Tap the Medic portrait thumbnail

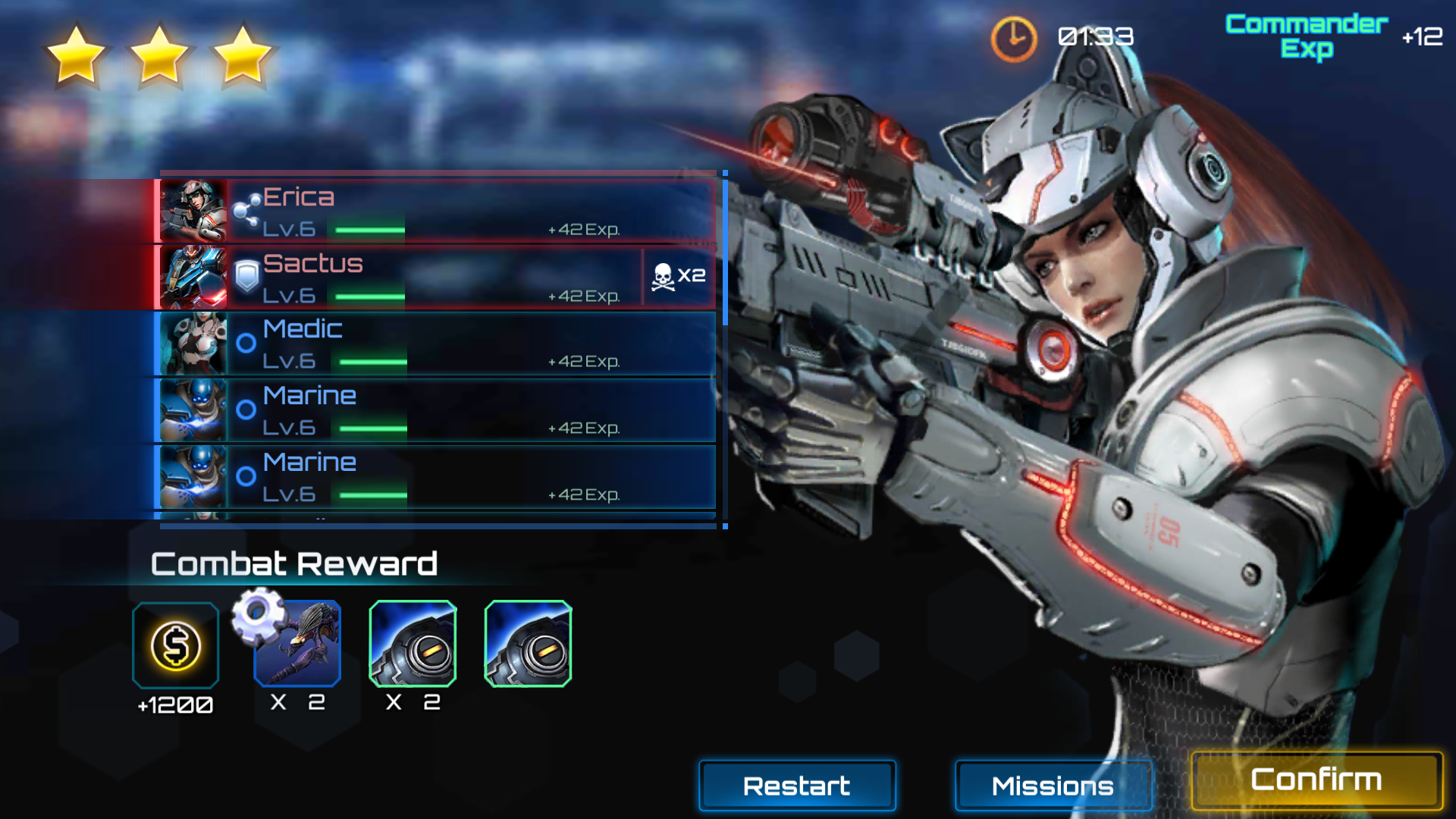coord(193,344)
